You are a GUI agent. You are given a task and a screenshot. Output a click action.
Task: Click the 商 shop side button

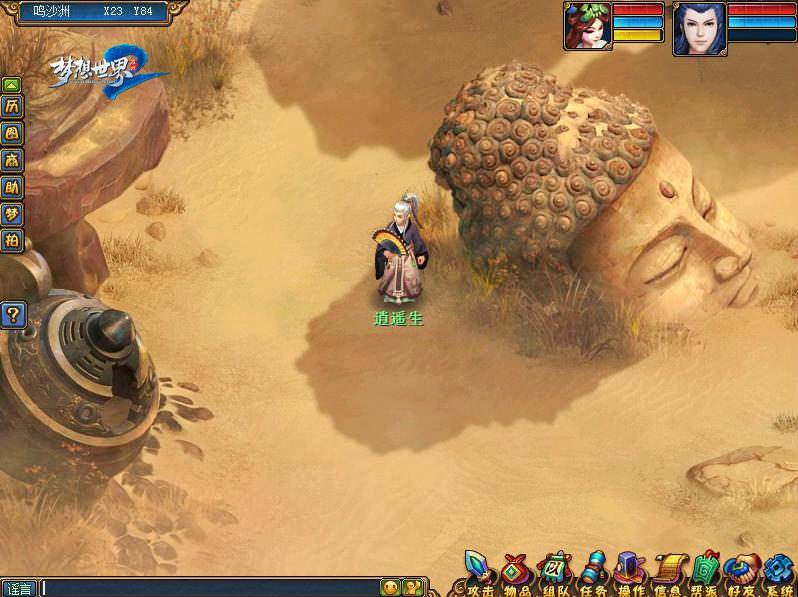[x=12, y=159]
